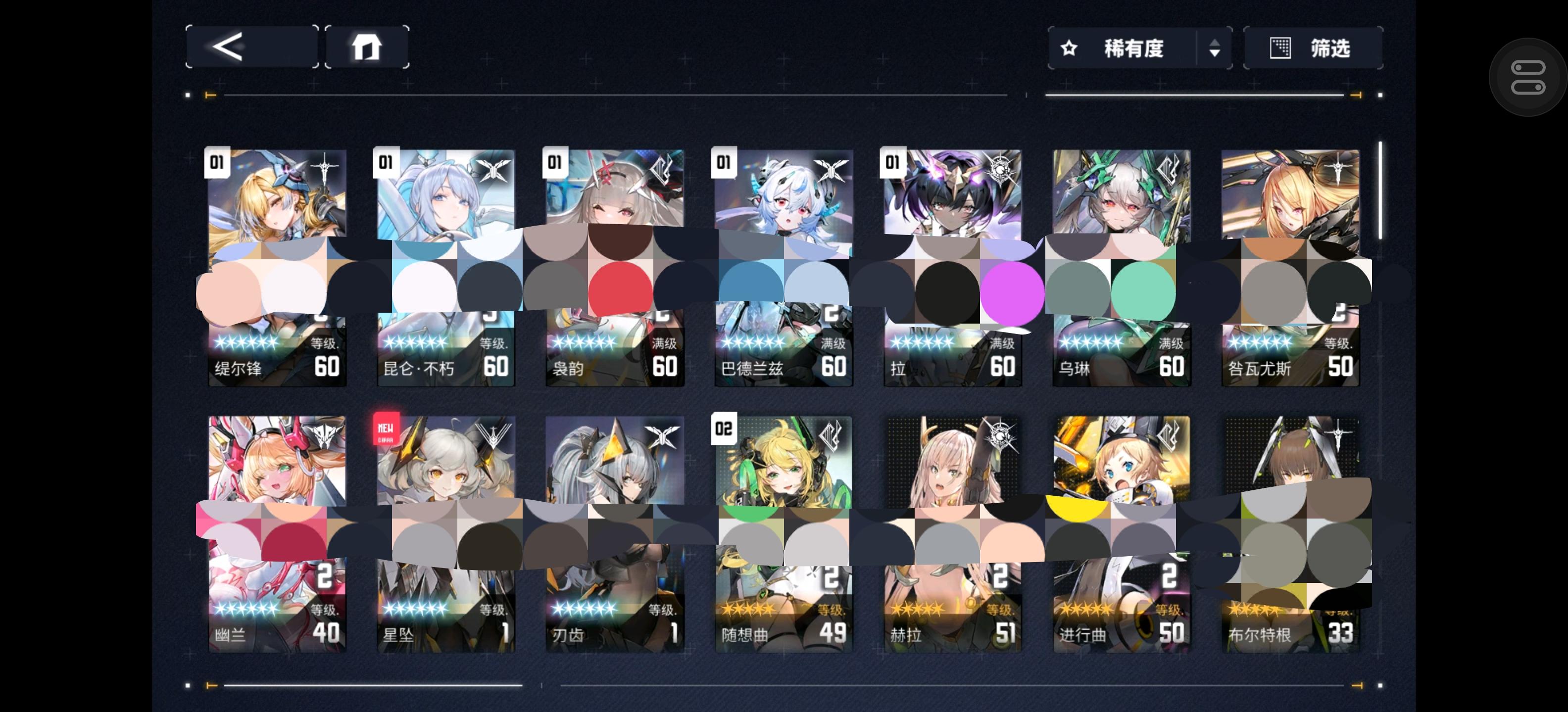Click the progress indicator bar above the roster
The image size is (1568, 712).
click(609, 95)
